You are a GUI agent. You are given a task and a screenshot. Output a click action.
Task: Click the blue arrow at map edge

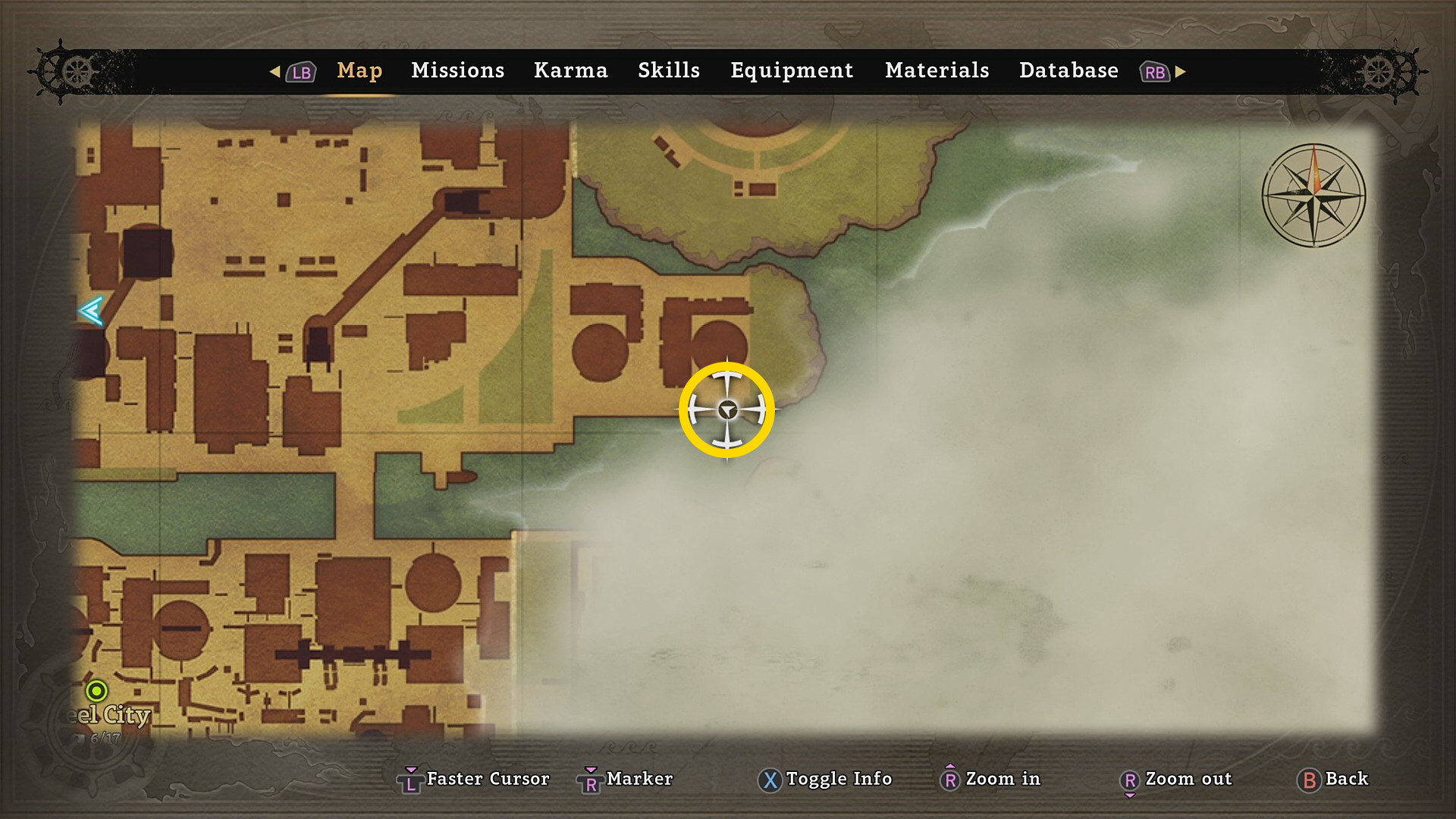pos(91,311)
